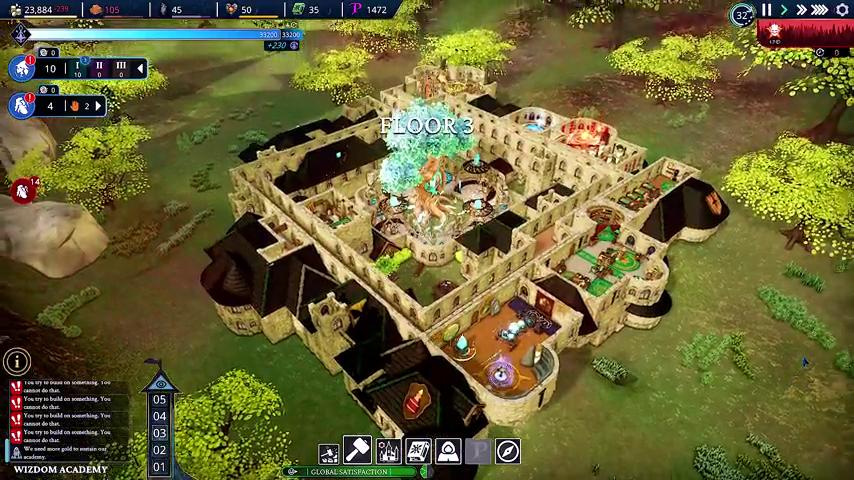Expand the staff panel arrow

point(98,105)
